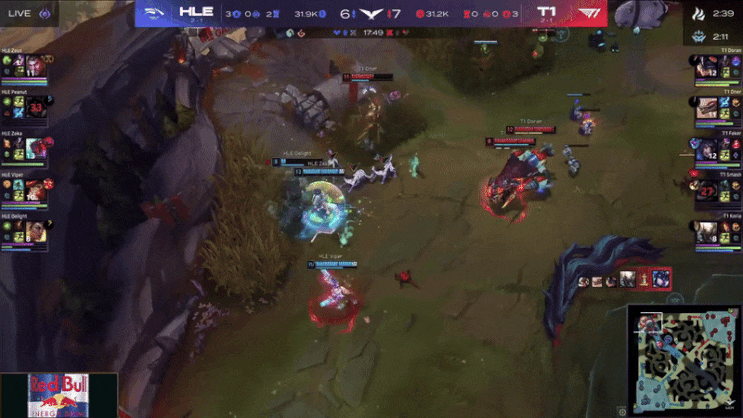
Task: Click the LIVE stream indicator
Action: [26, 13]
